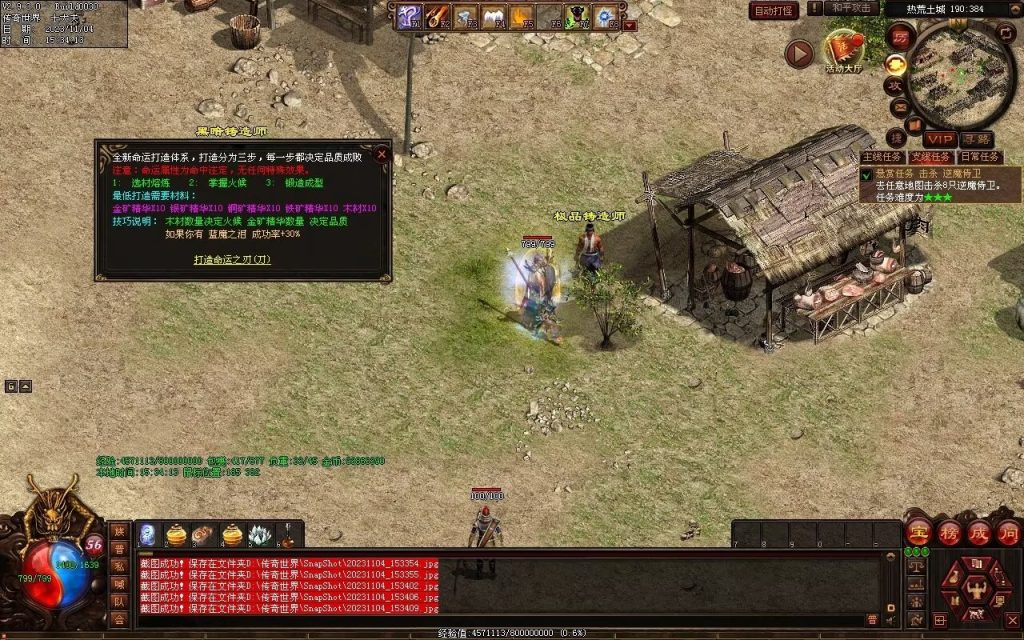The width and height of the screenshot is (1024, 640).
Task: Open the 宝 treasure shop button
Action: [x=919, y=531]
